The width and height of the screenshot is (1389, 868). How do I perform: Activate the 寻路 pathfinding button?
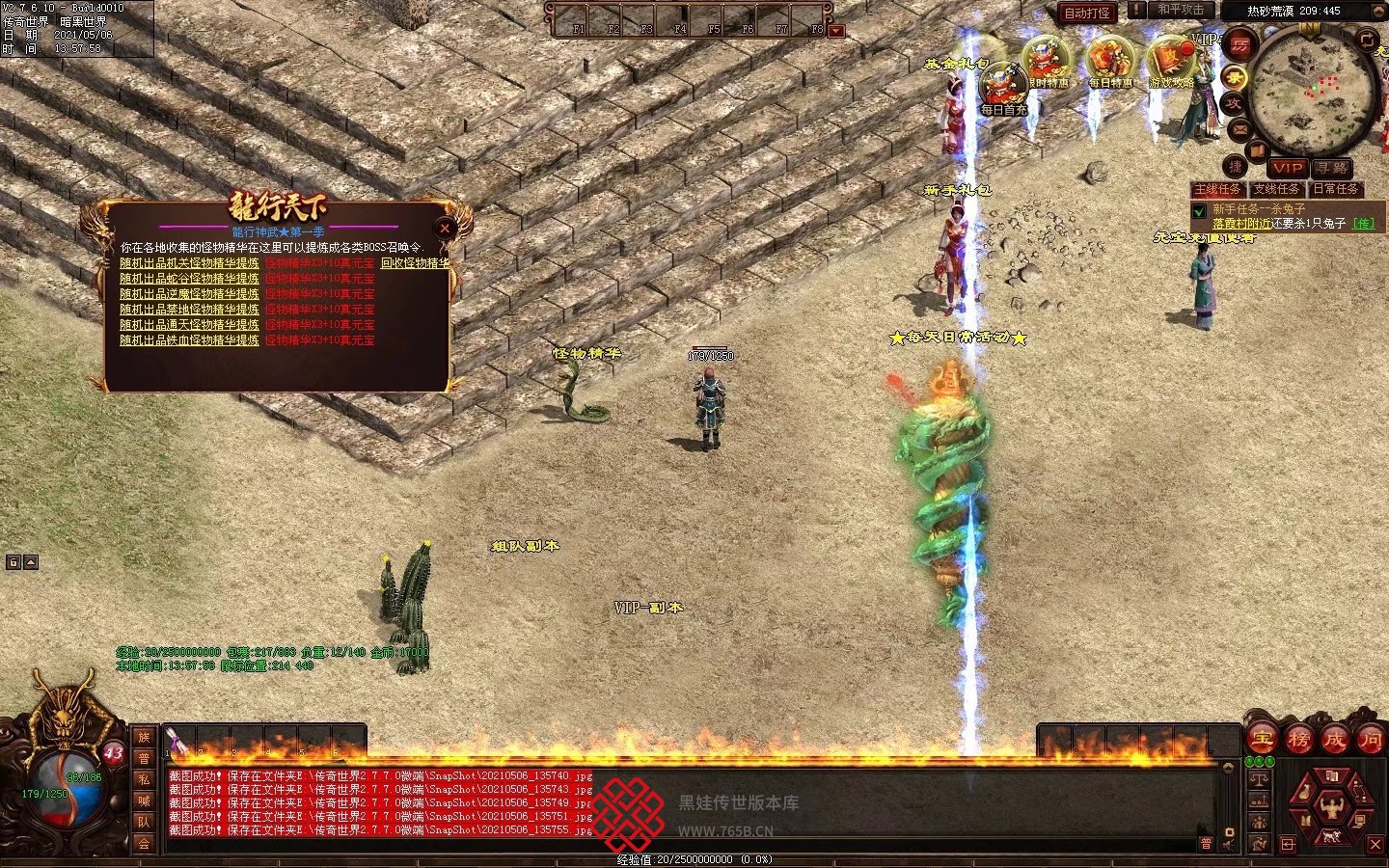[1332, 168]
